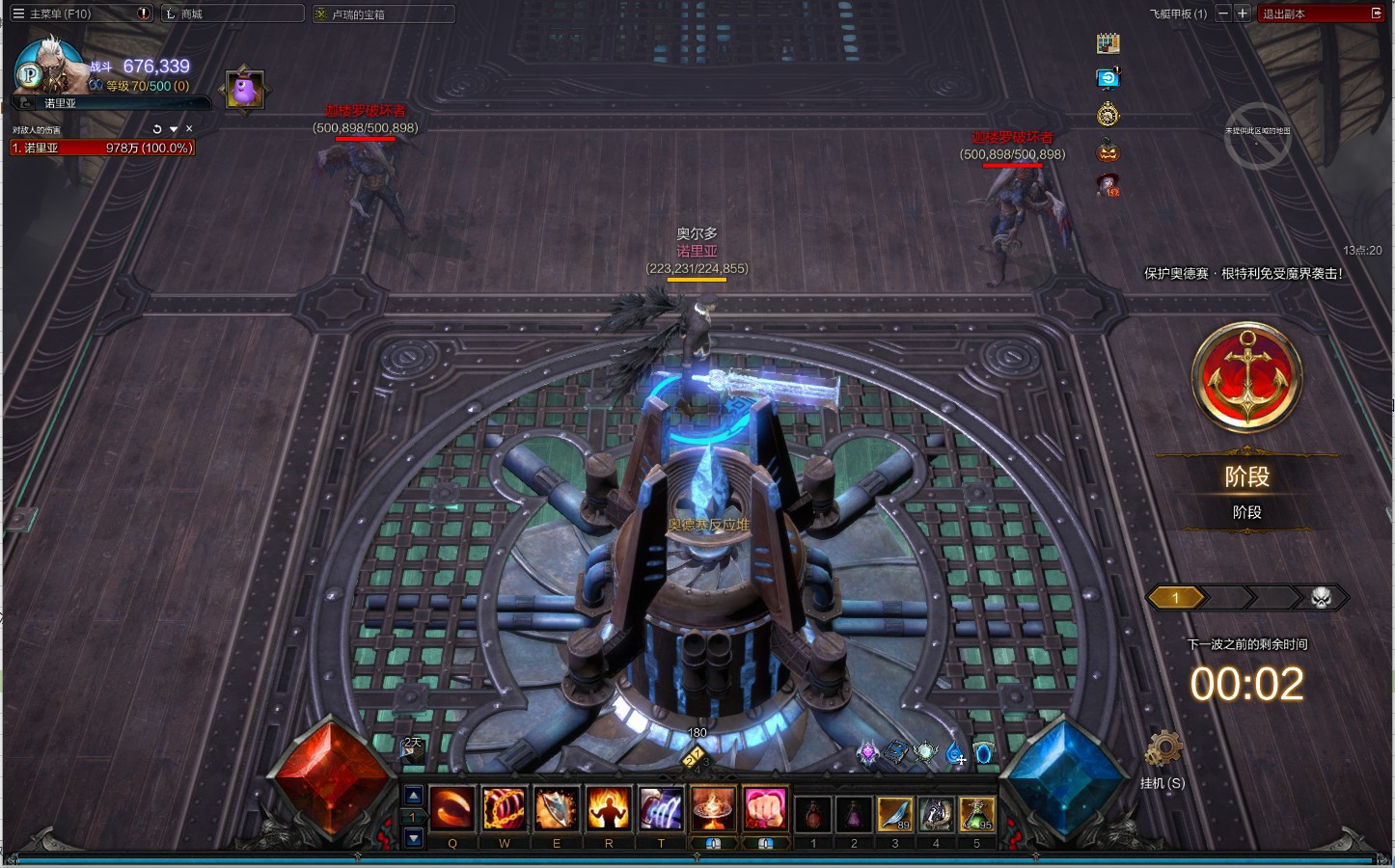Close the damage meter panel
This screenshot has height=868, width=1395.
[189, 129]
